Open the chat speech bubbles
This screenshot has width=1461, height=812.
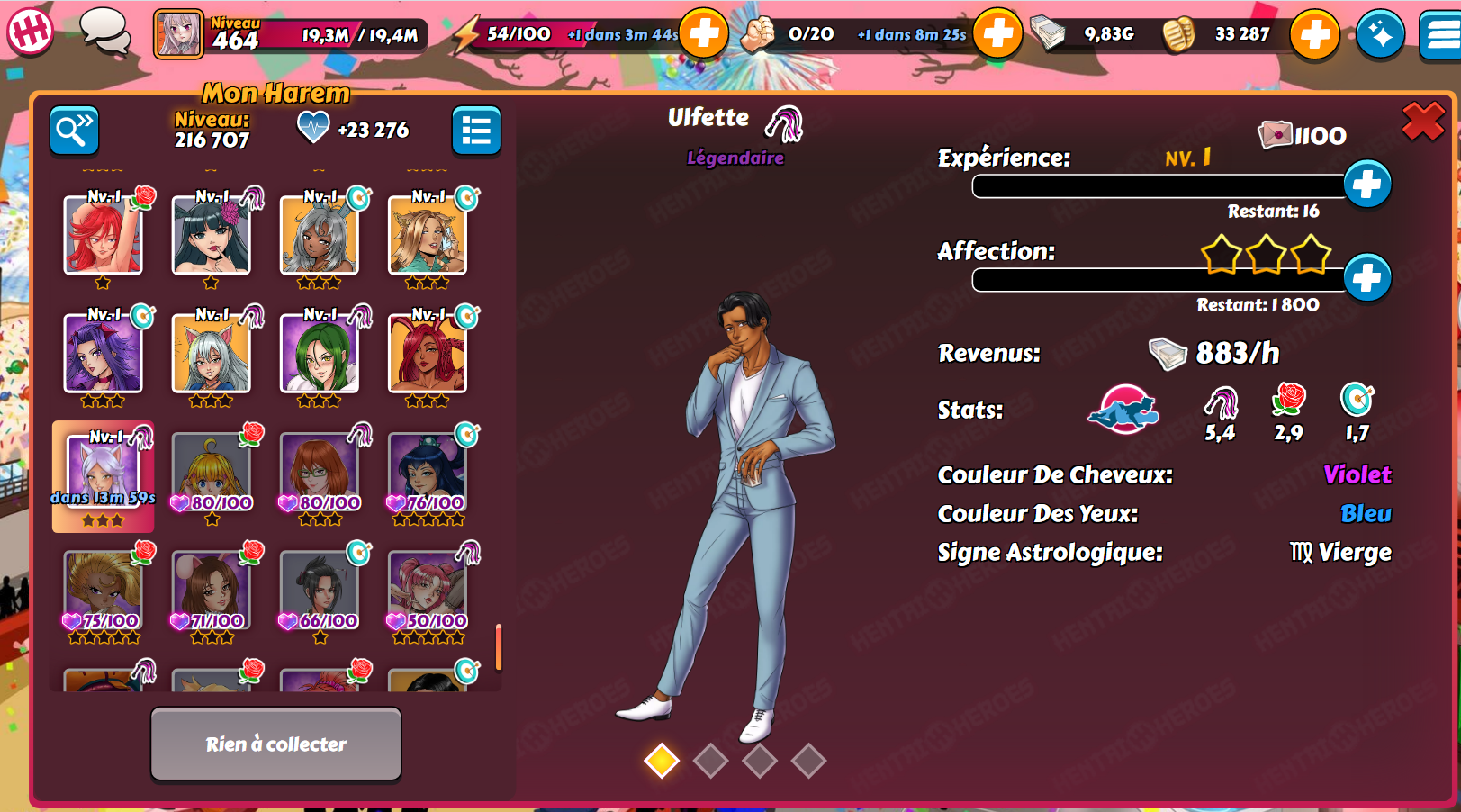(104, 32)
